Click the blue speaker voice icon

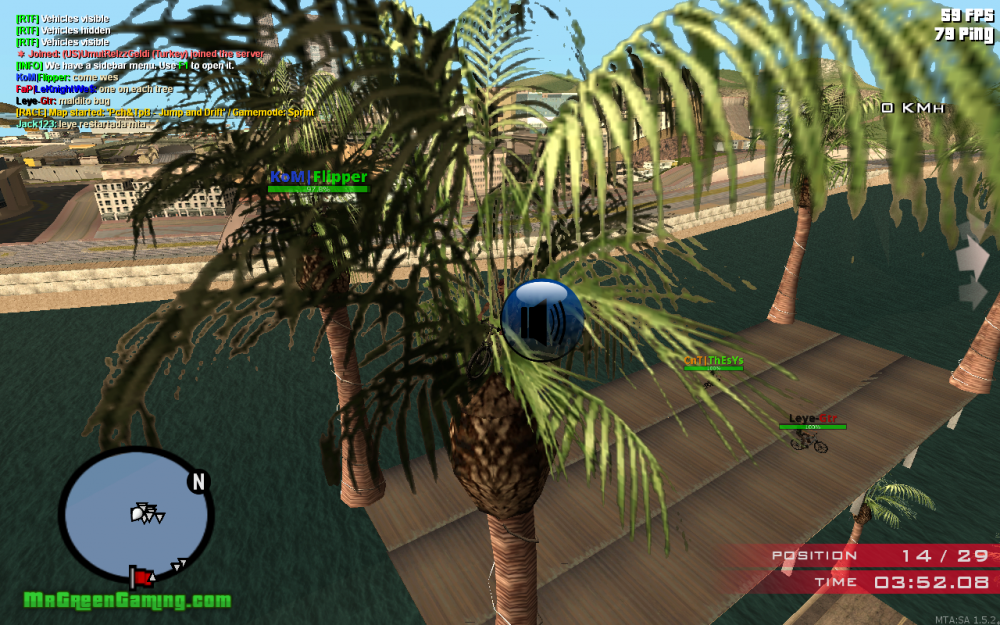(542, 319)
